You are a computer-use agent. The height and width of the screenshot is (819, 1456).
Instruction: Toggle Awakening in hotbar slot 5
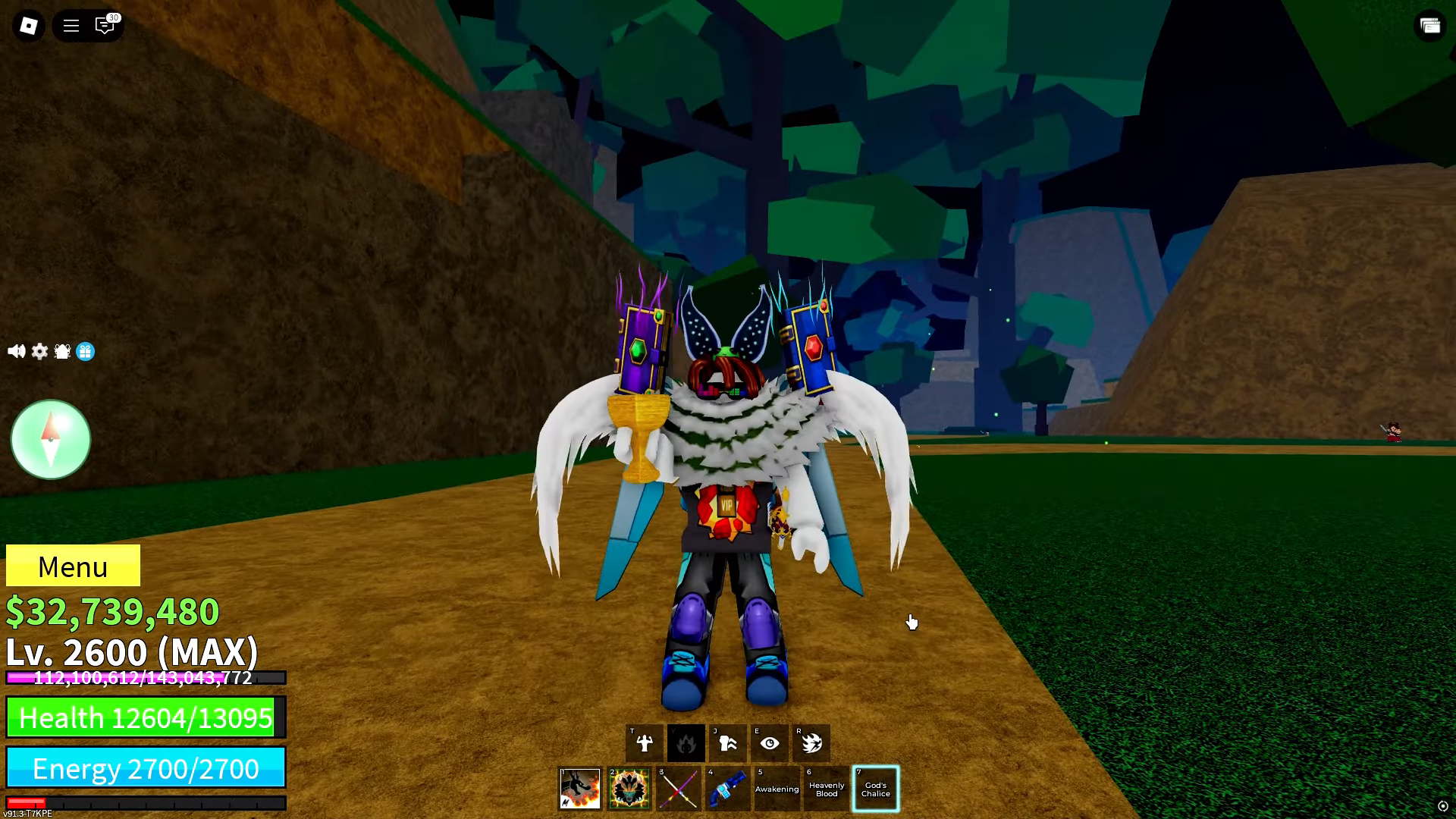777,789
